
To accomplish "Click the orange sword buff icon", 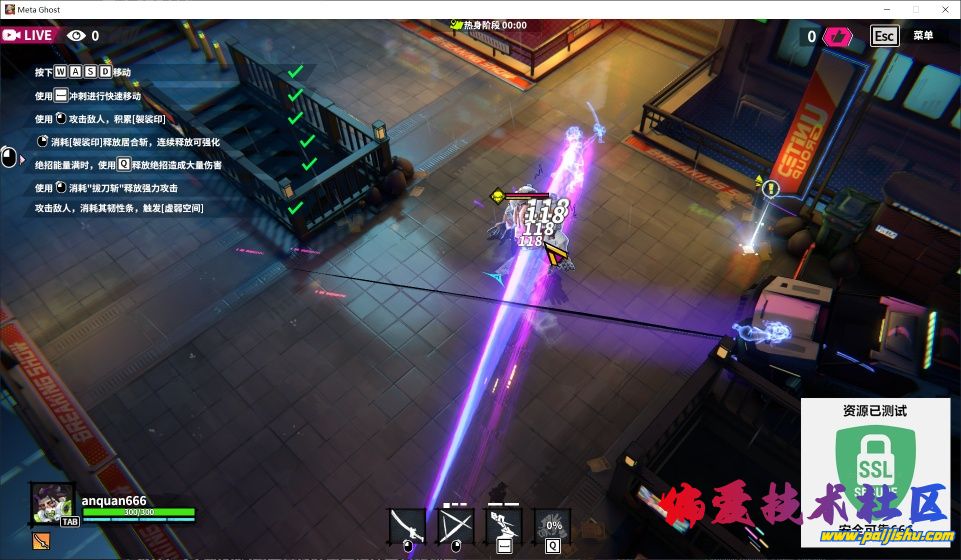I will (x=41, y=541).
